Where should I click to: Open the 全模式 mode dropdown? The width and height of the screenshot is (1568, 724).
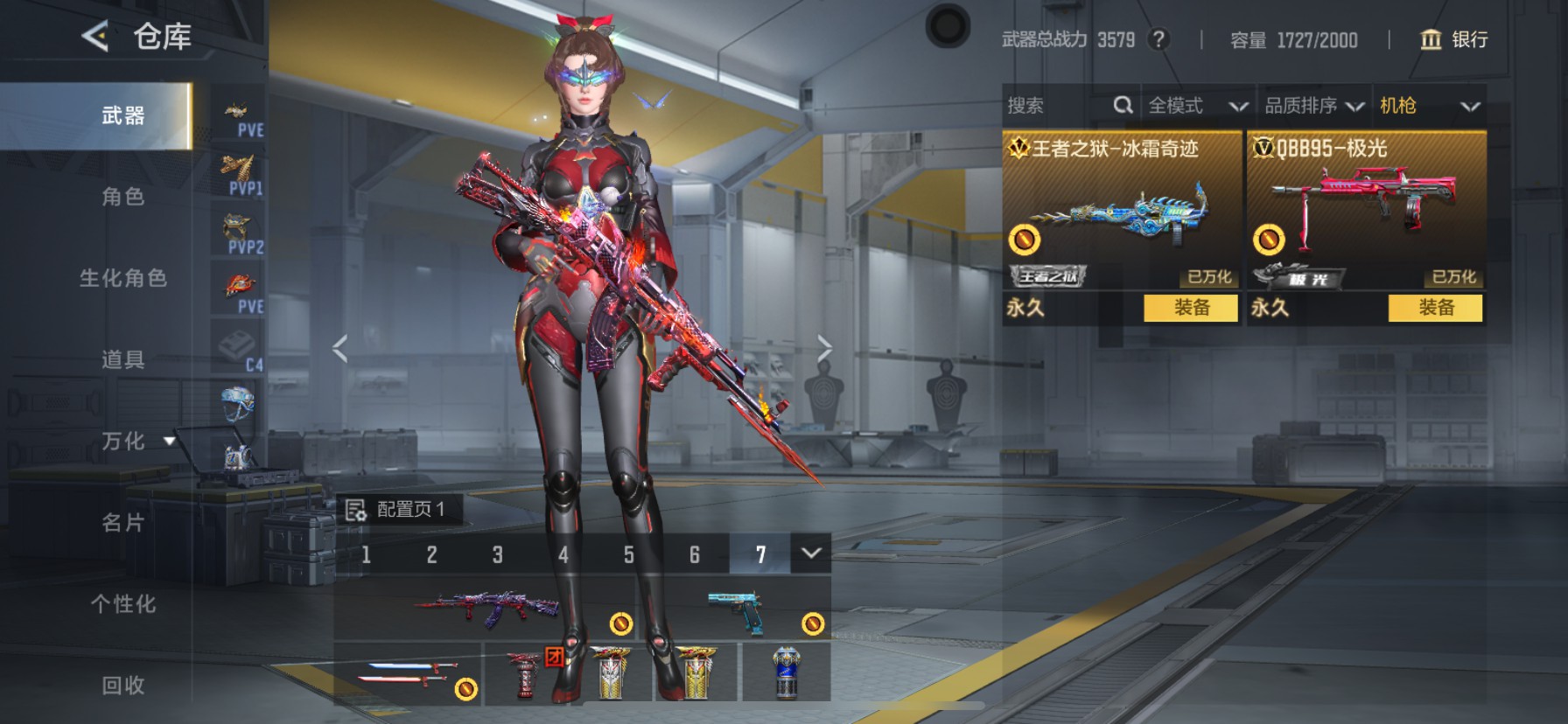click(x=1197, y=106)
